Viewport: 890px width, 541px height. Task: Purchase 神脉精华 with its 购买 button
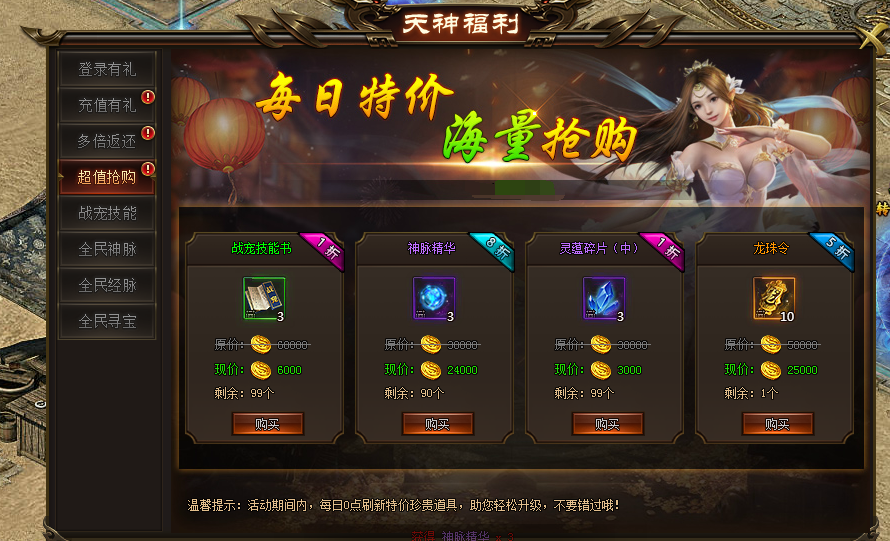point(437,424)
